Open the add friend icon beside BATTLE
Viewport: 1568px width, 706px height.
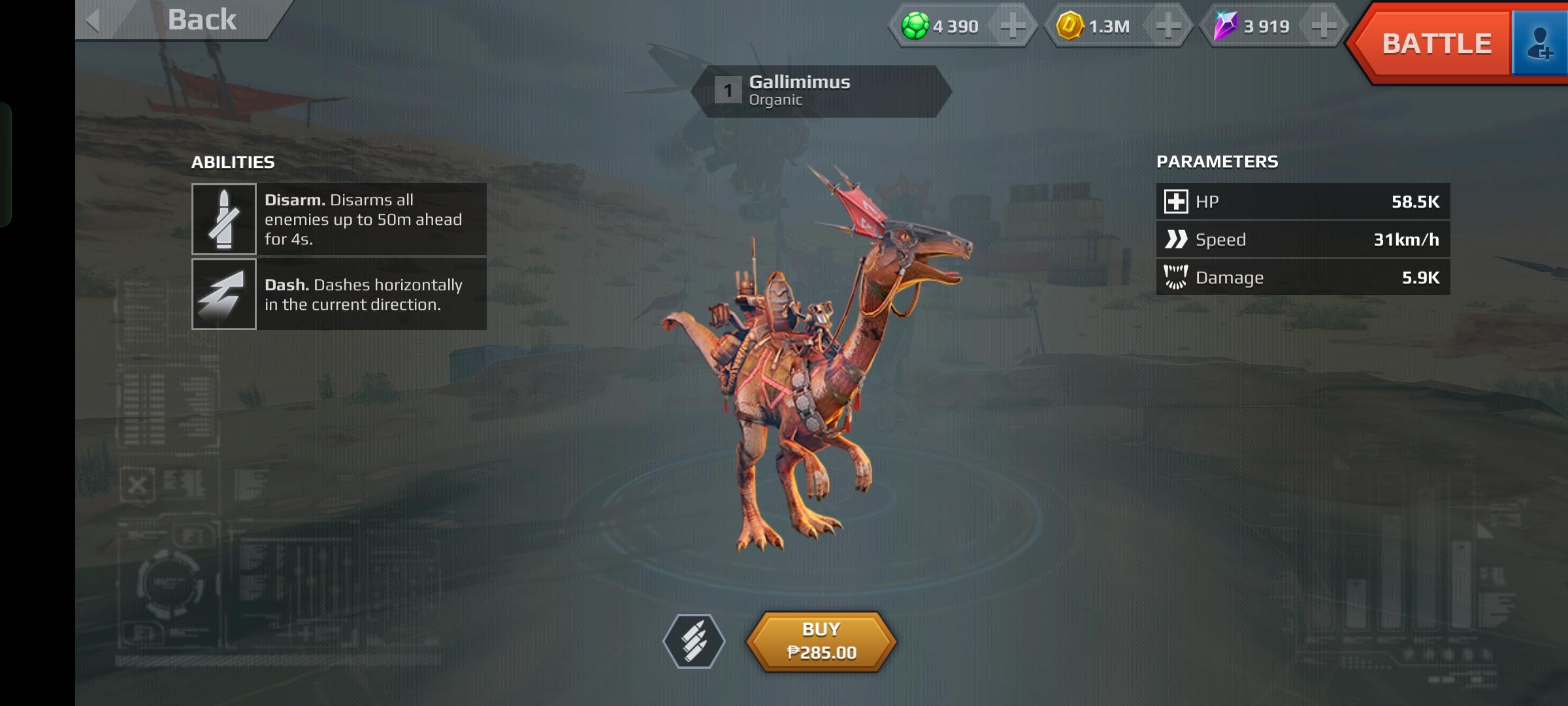(x=1540, y=44)
